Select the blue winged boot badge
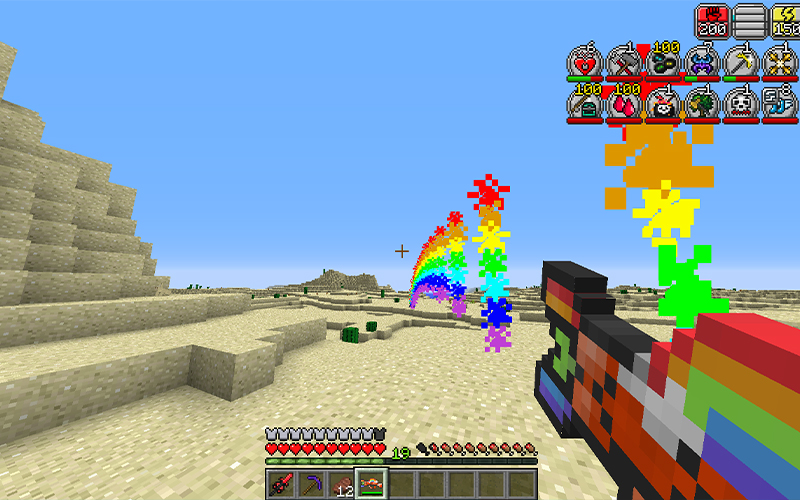Screen dimensions: 800x500 click(x=780, y=104)
